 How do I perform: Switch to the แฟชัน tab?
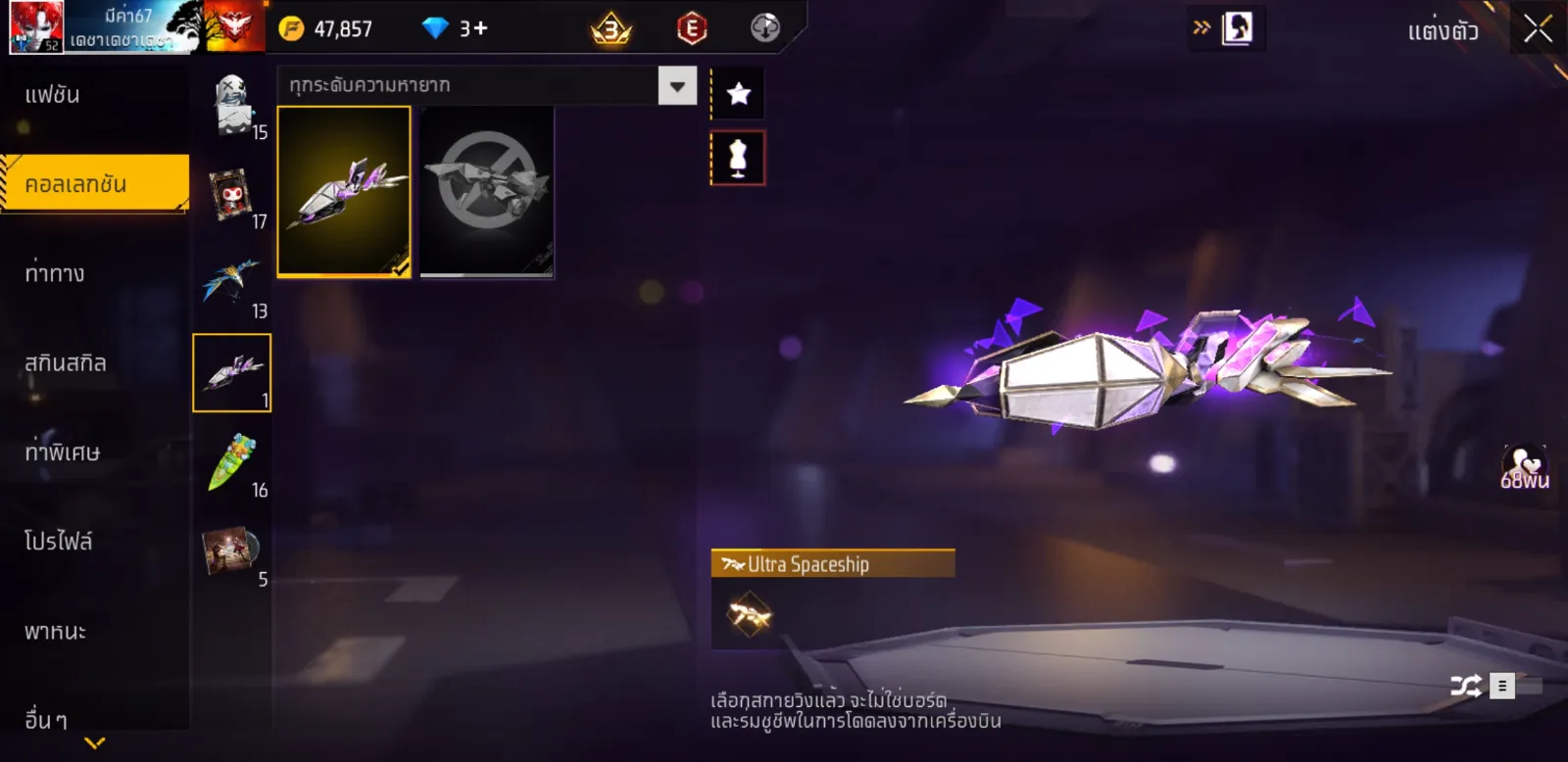coord(53,95)
